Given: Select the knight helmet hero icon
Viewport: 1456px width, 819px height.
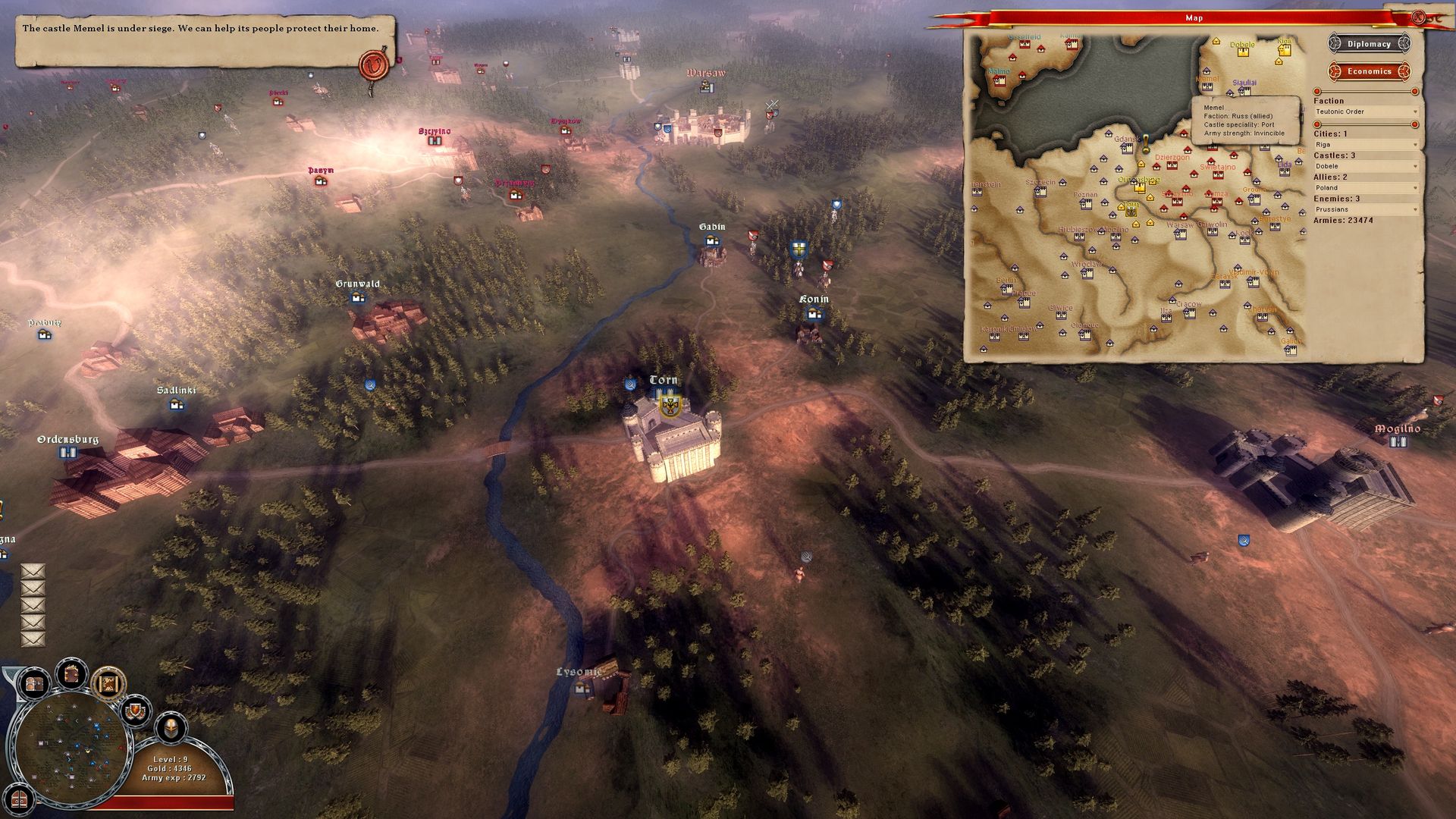Looking at the screenshot, I should click(x=171, y=729).
